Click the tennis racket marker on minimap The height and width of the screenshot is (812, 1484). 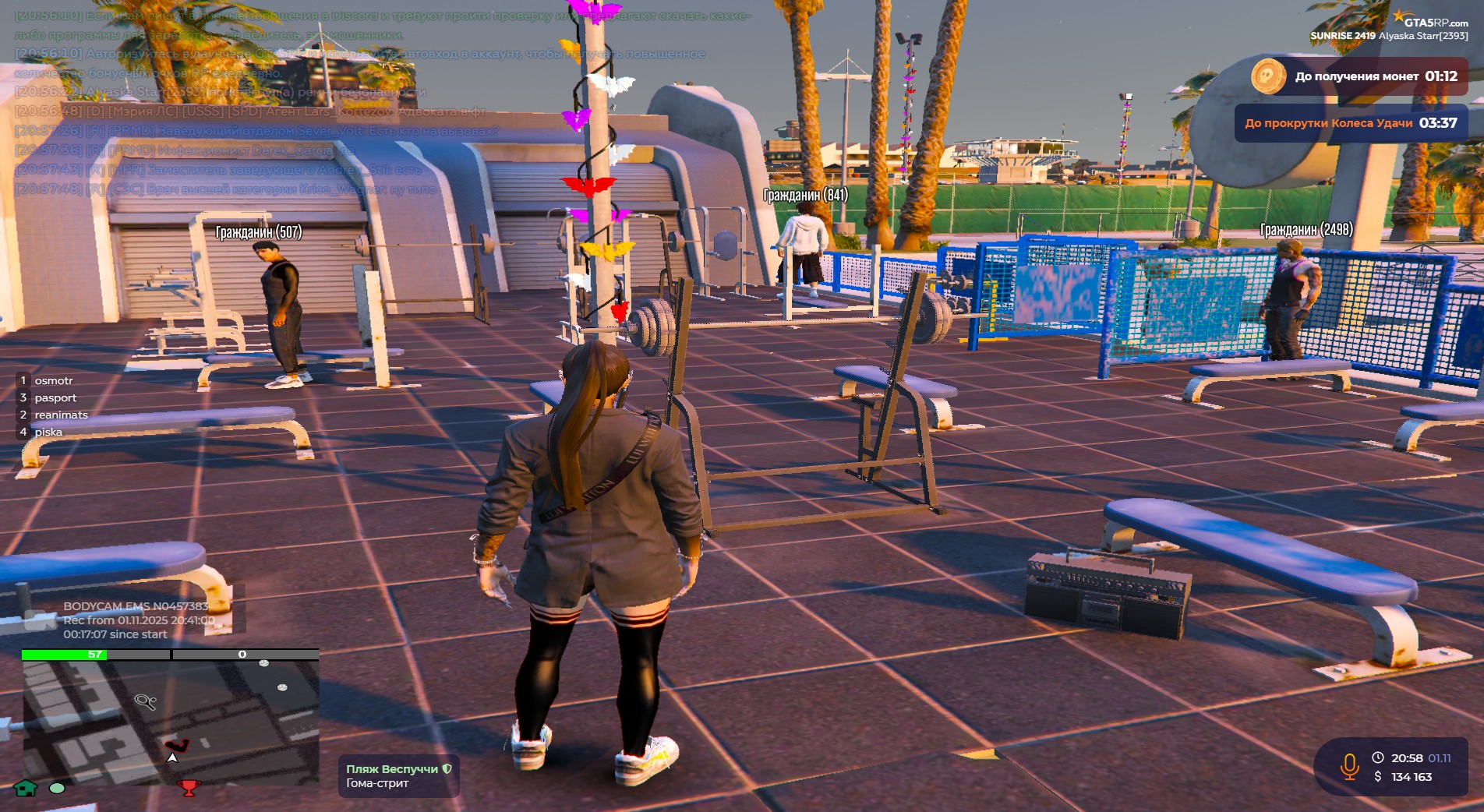[x=146, y=702]
